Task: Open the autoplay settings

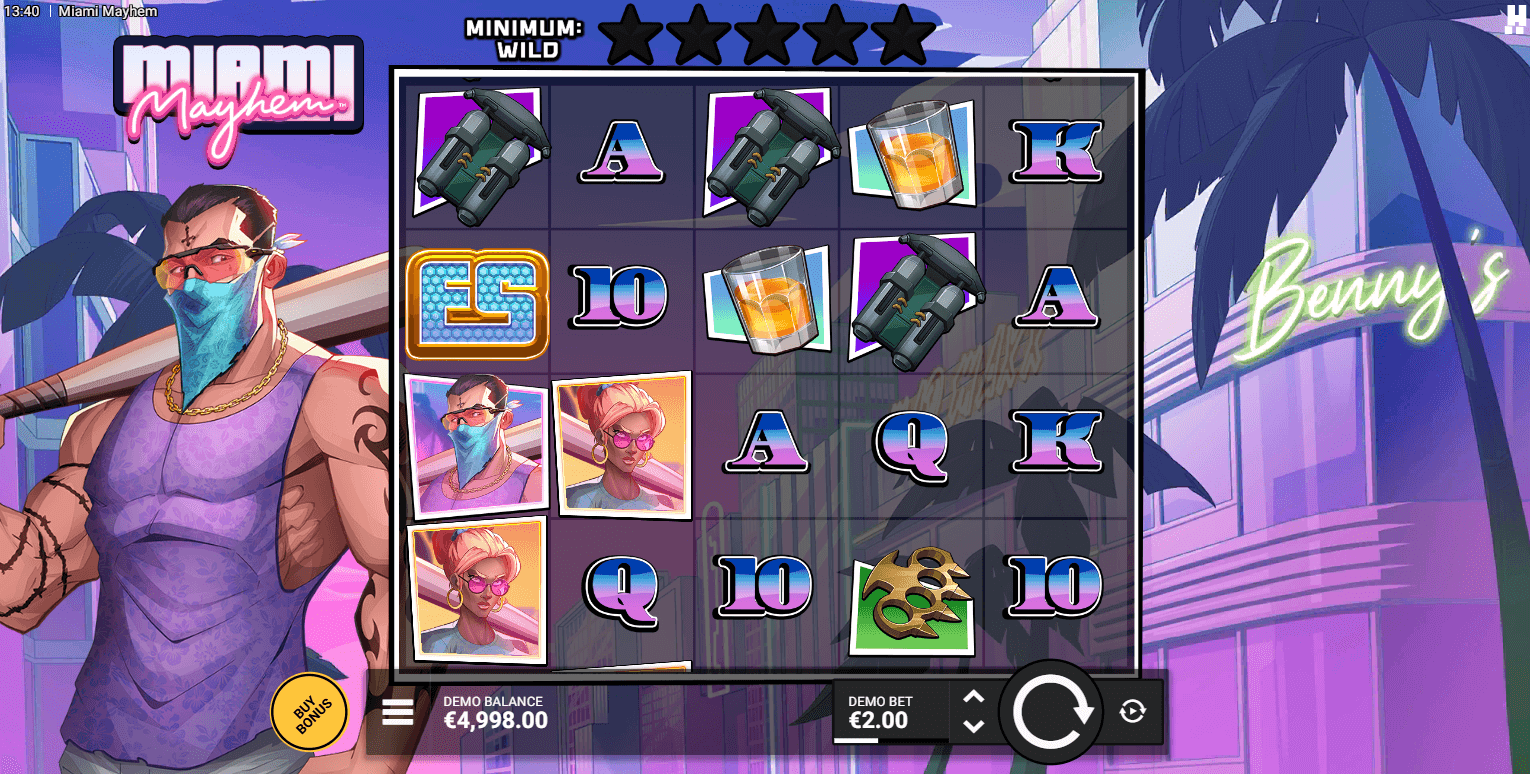Action: coord(1132,712)
